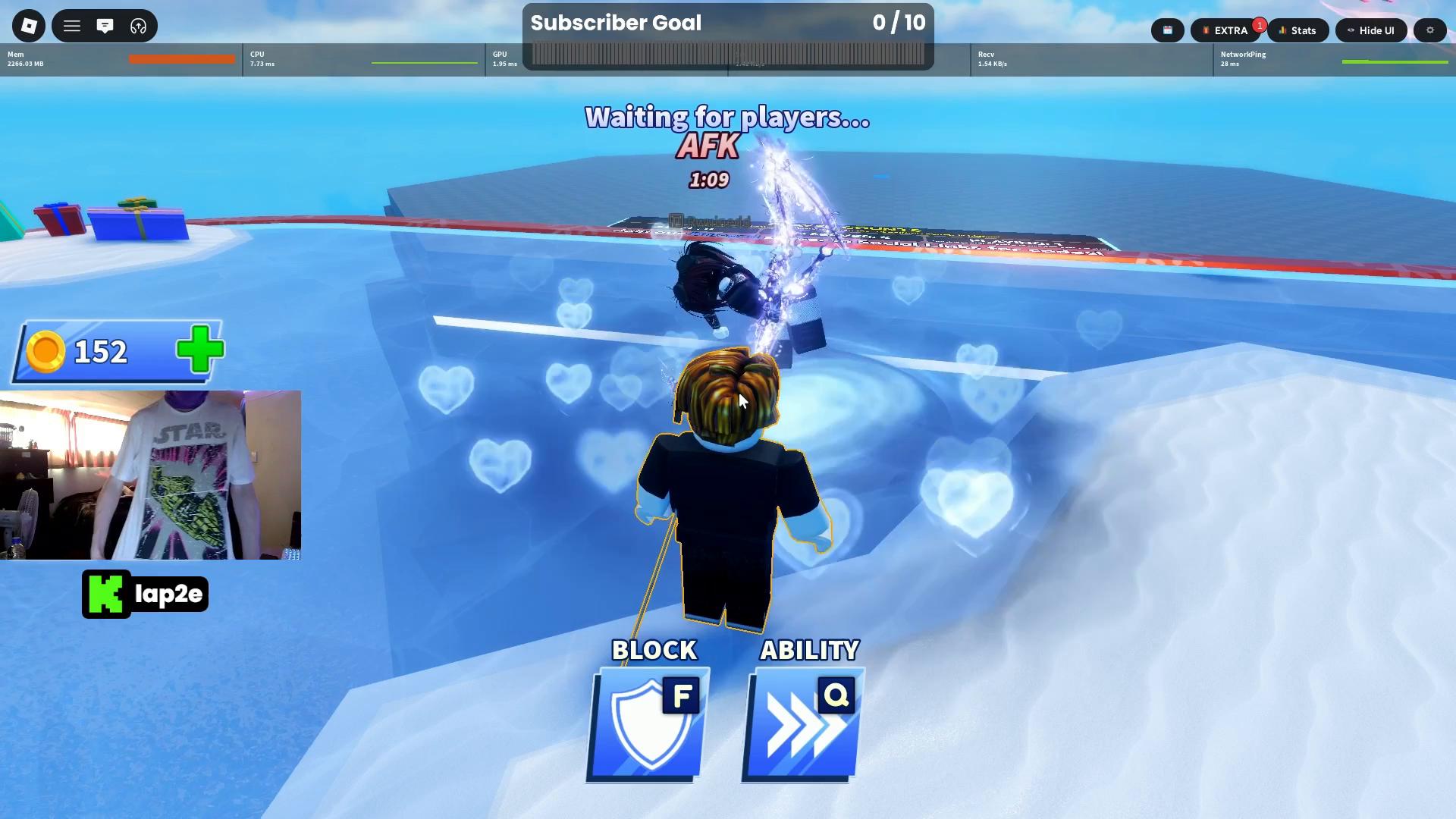Show the Stats panel
Viewport: 1456px width, 819px height.
pos(1298,30)
